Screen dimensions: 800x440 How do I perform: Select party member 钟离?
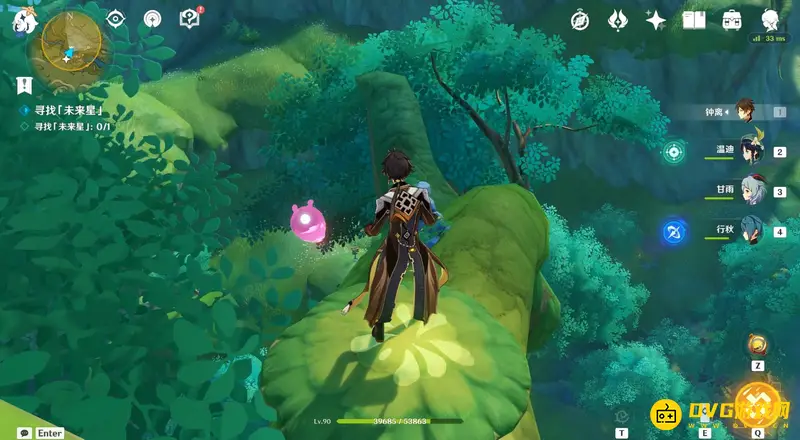tap(745, 110)
